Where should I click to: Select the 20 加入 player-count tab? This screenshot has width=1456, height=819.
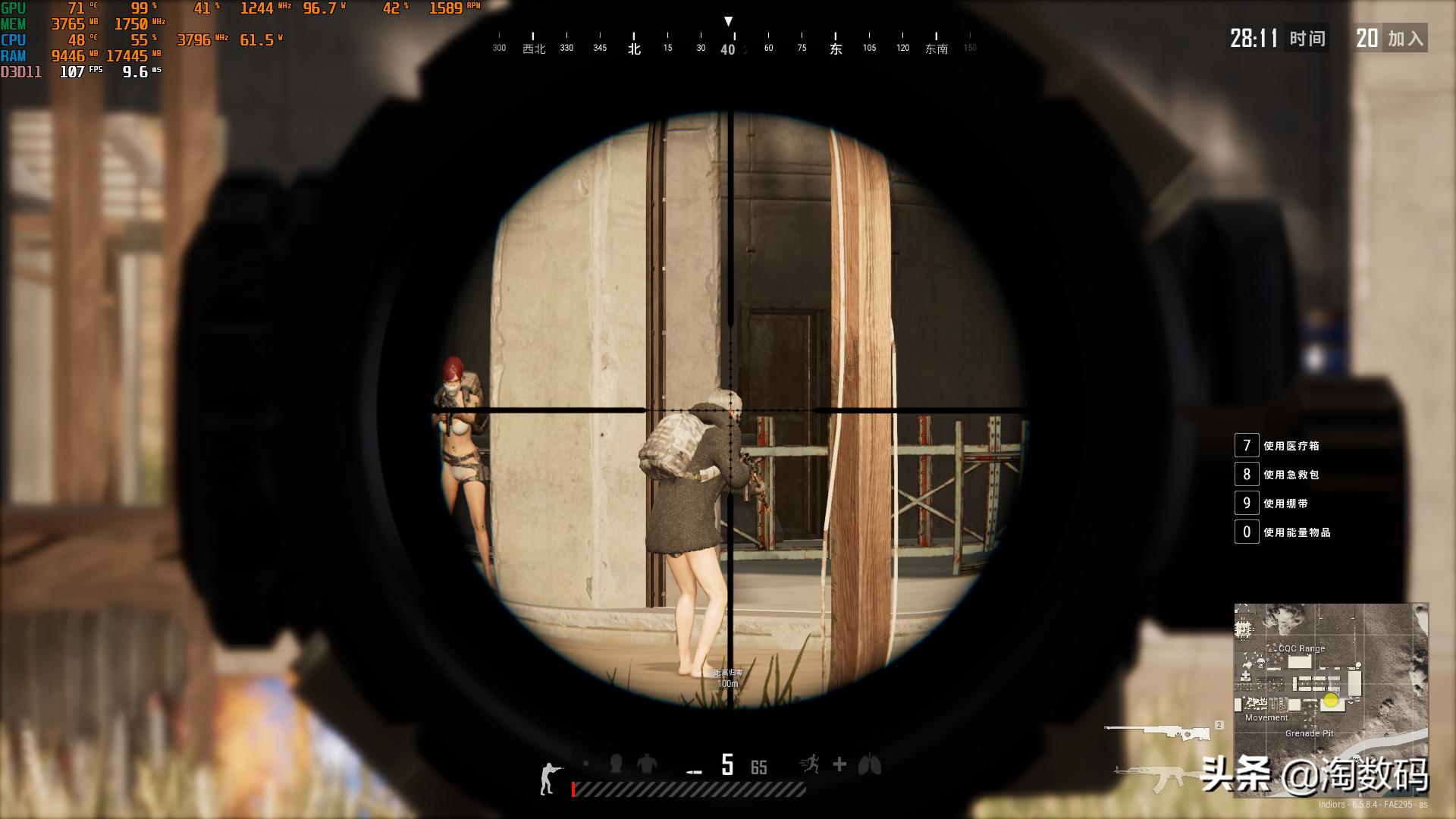[1392, 39]
